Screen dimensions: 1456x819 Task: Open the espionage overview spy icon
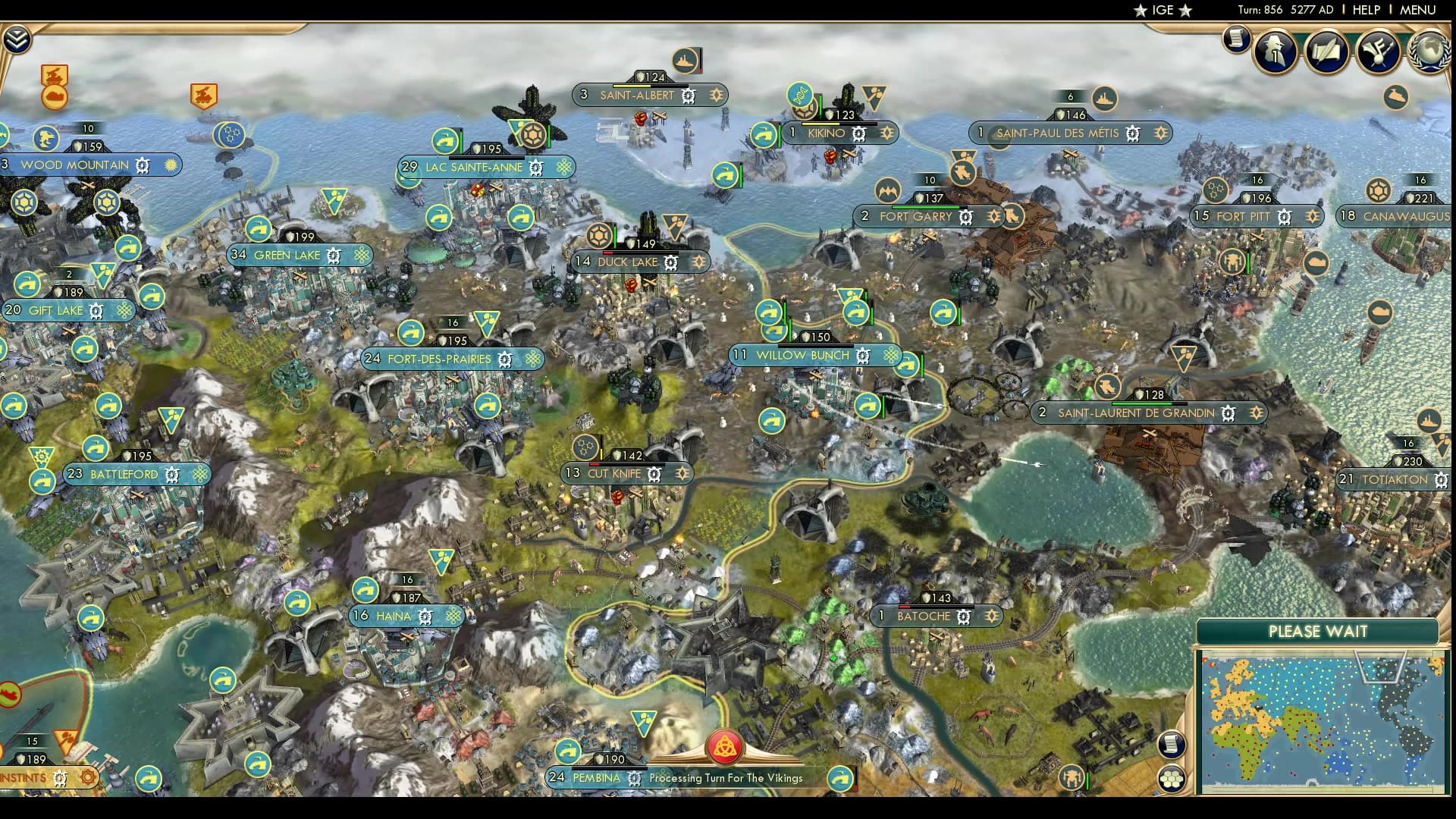pyautogui.click(x=1276, y=51)
